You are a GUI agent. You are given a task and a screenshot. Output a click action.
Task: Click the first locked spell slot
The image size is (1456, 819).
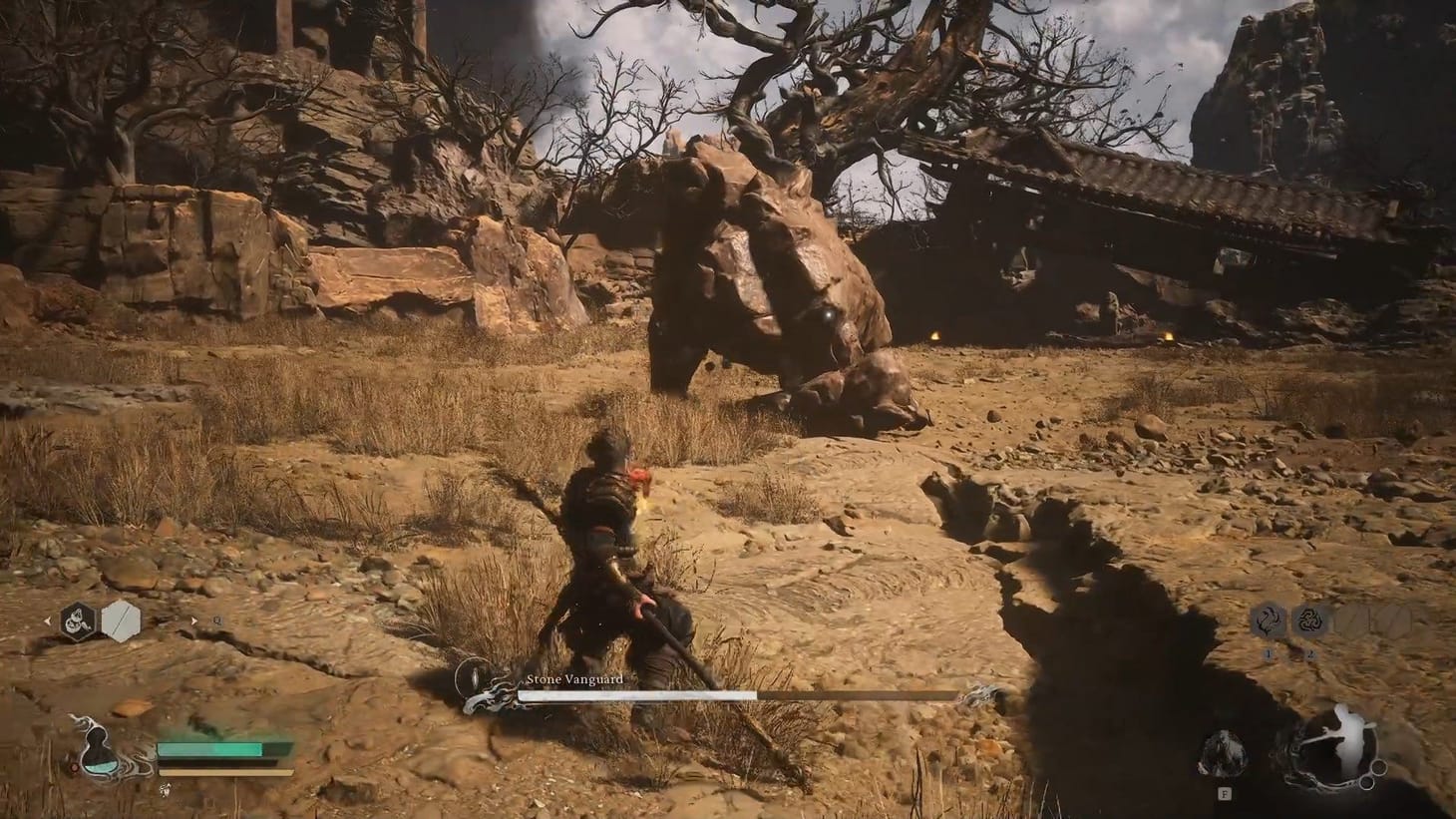[x=1351, y=621]
